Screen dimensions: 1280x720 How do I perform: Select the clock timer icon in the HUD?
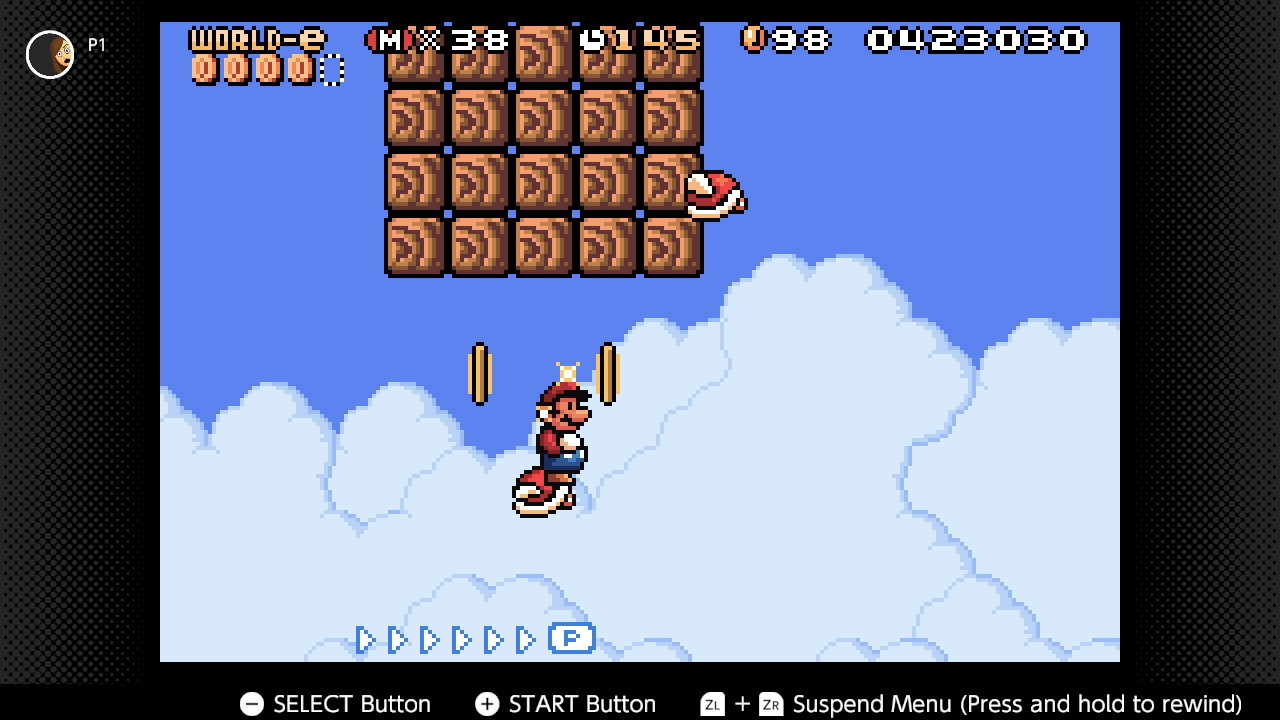click(x=594, y=40)
